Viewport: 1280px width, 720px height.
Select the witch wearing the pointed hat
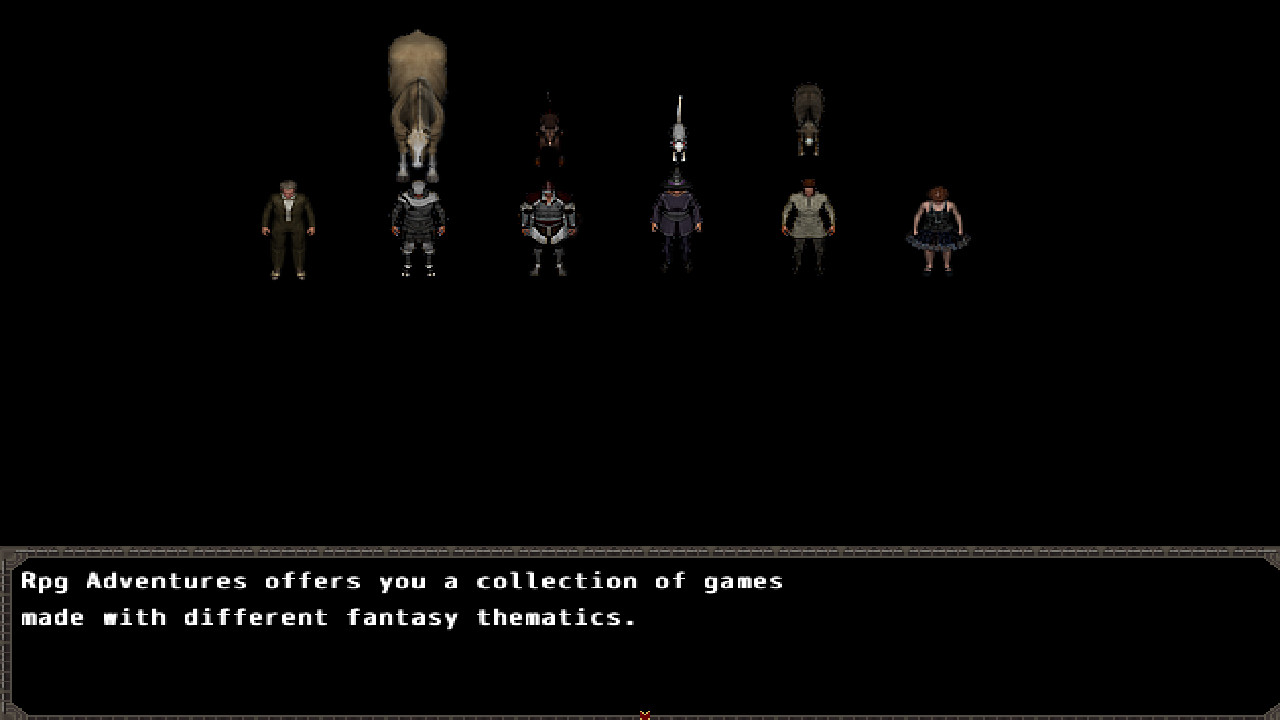(x=678, y=215)
